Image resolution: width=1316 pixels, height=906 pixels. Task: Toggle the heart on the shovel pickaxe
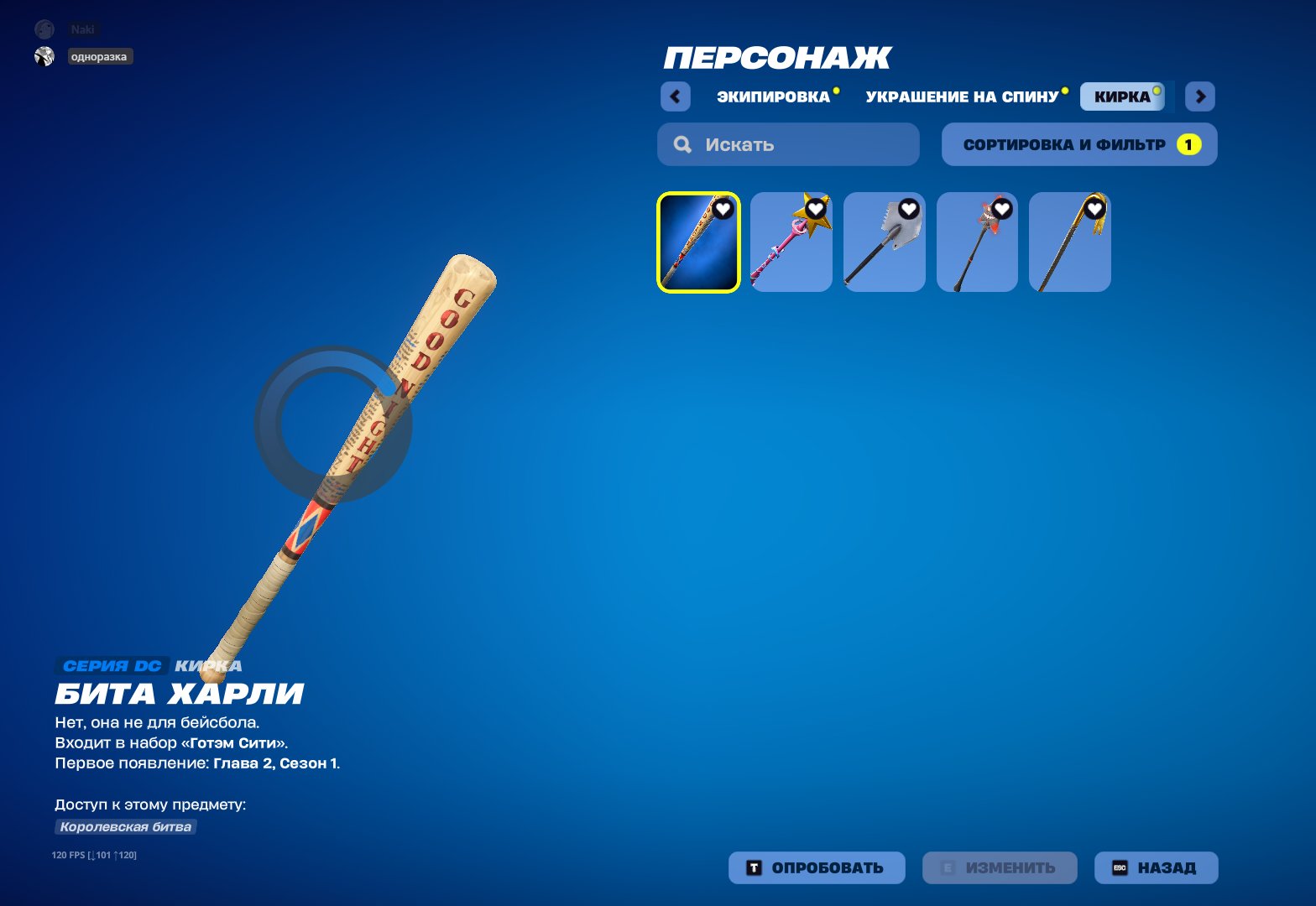907,210
